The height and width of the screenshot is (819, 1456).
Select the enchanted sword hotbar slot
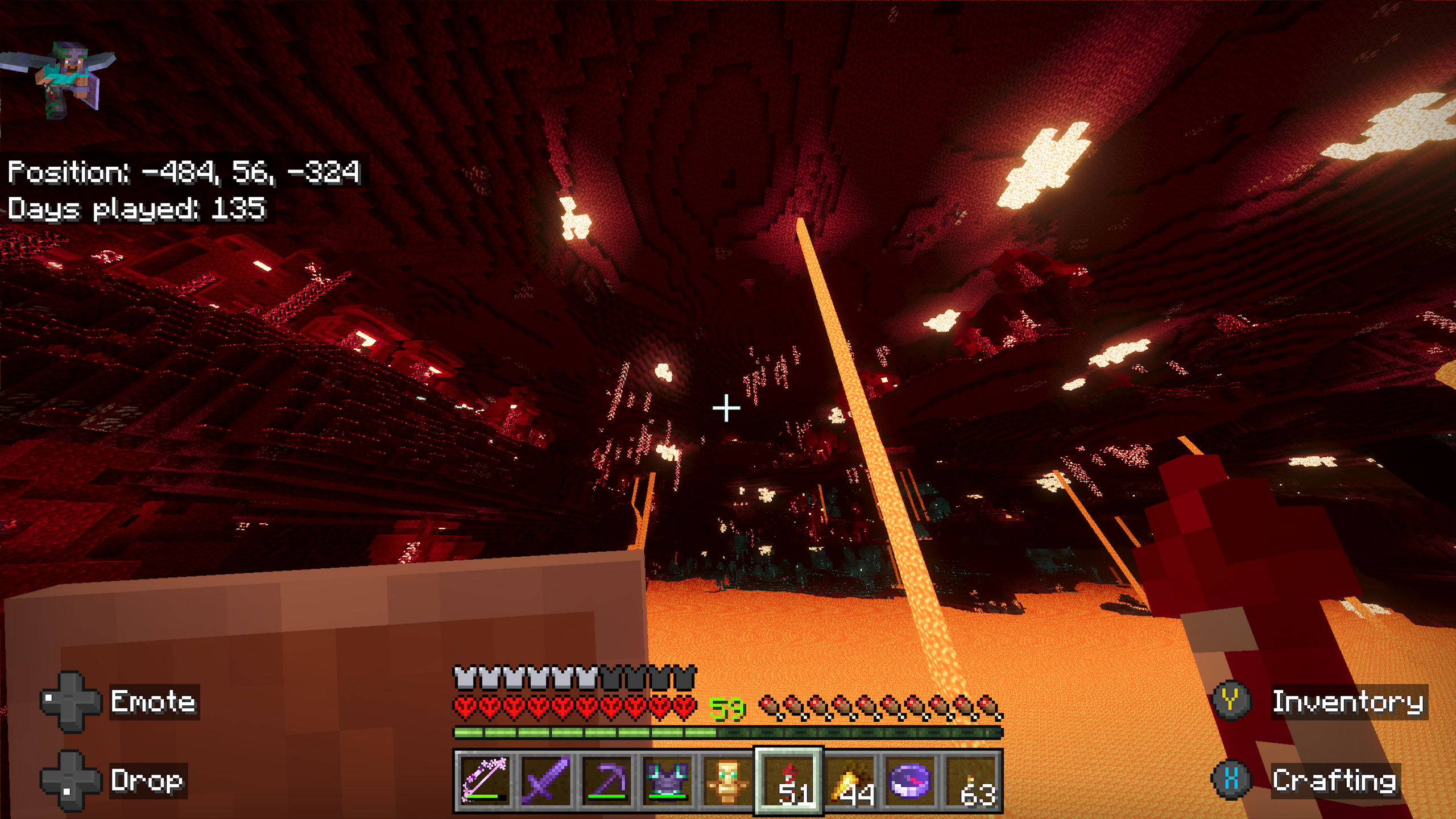(x=546, y=780)
